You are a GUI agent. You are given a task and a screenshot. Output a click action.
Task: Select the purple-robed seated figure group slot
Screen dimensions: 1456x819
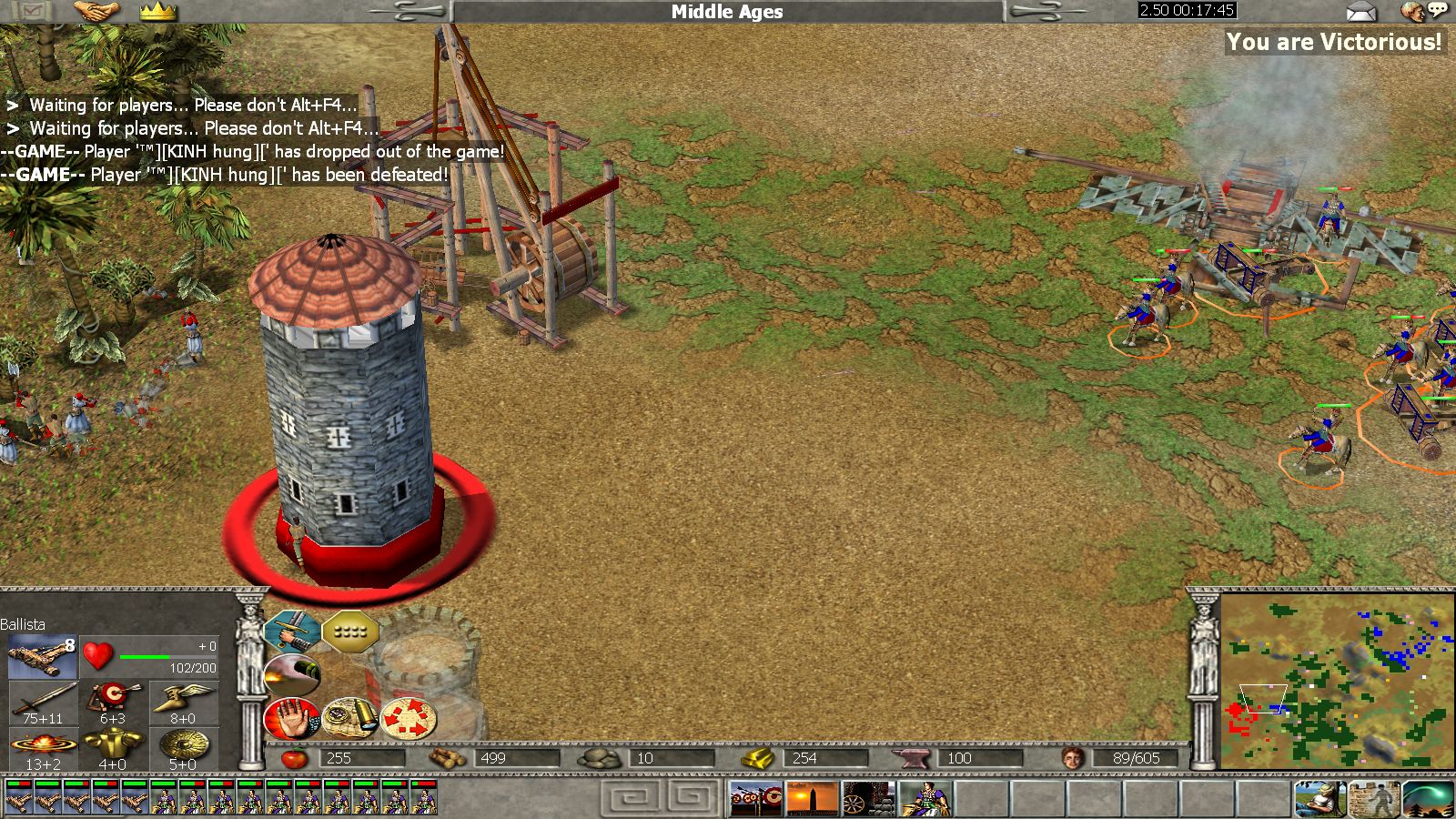coord(925,798)
